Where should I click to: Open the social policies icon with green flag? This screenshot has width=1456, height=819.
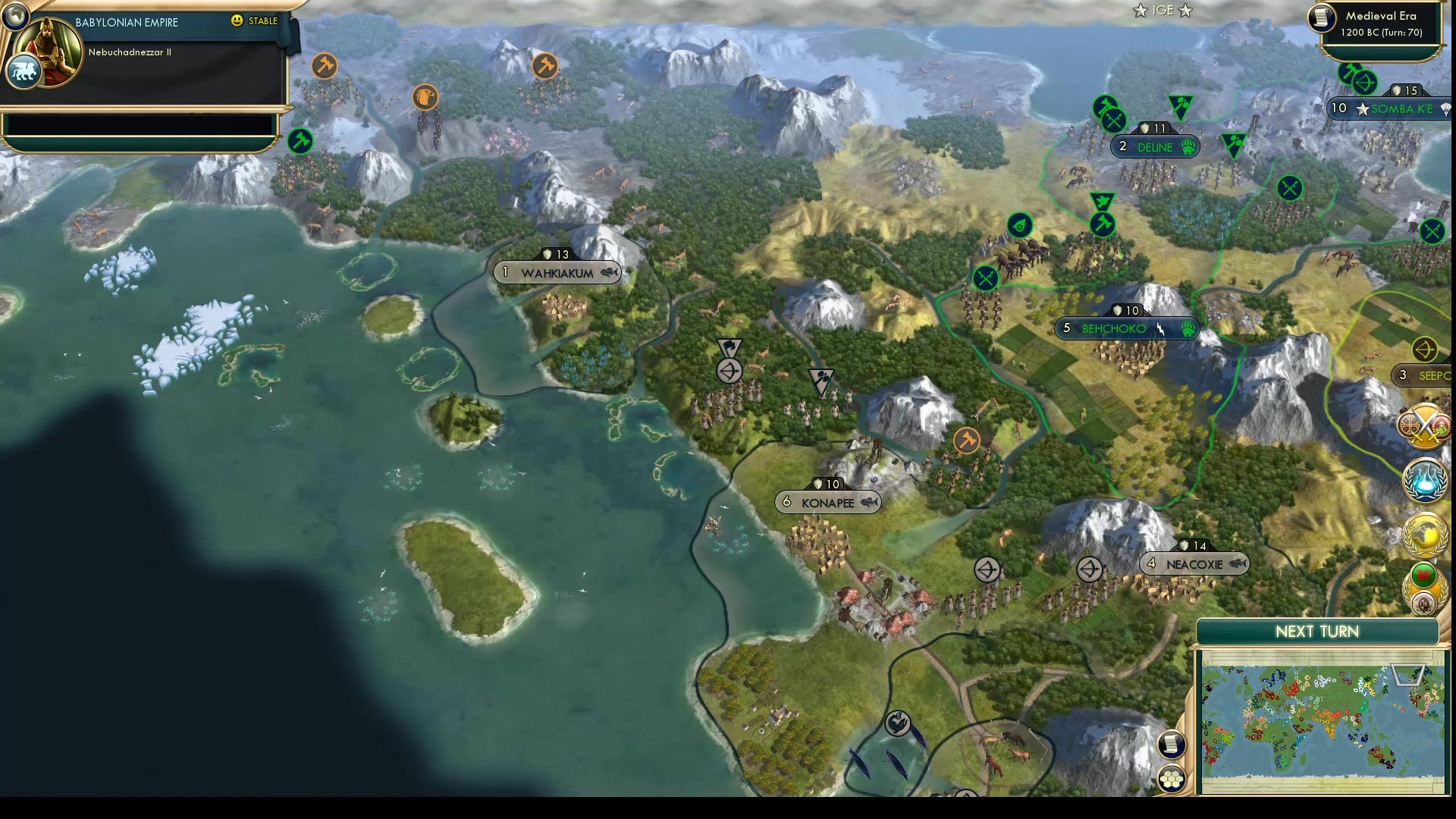point(1423,576)
